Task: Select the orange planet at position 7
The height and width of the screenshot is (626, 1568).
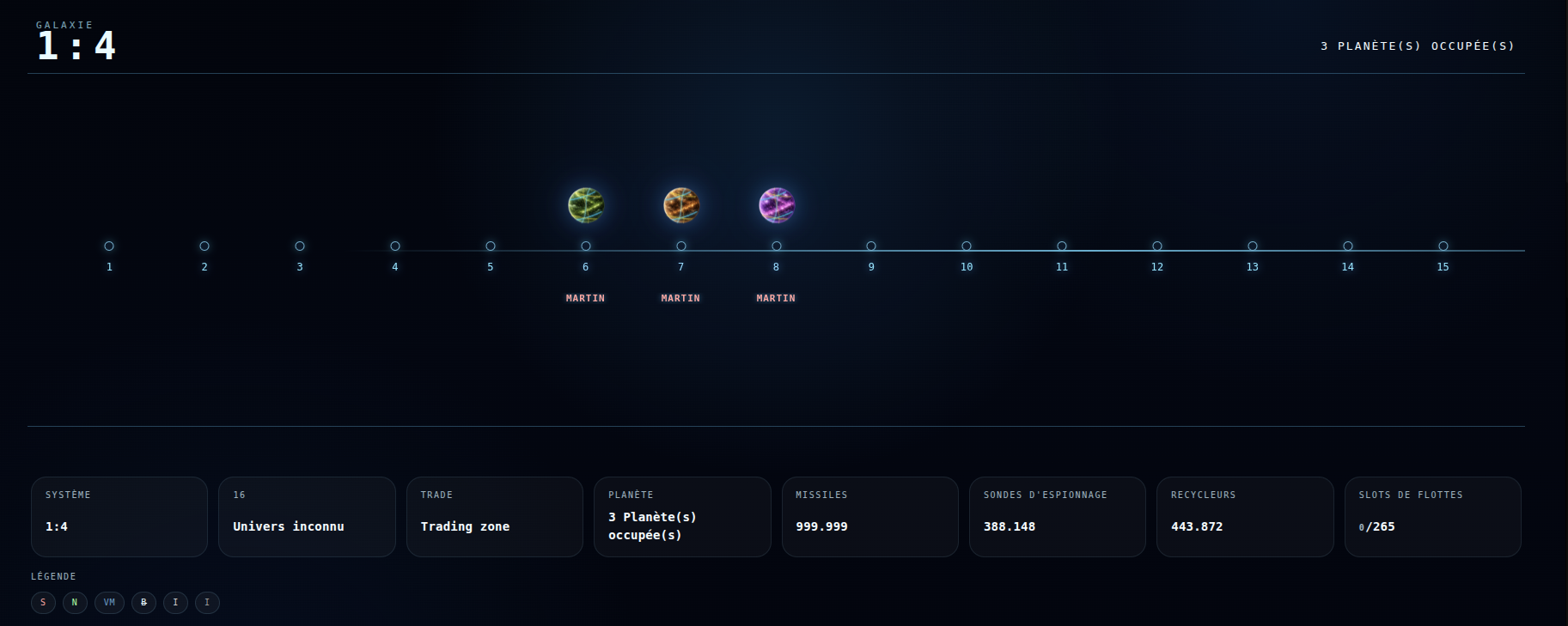Action: coord(681,205)
